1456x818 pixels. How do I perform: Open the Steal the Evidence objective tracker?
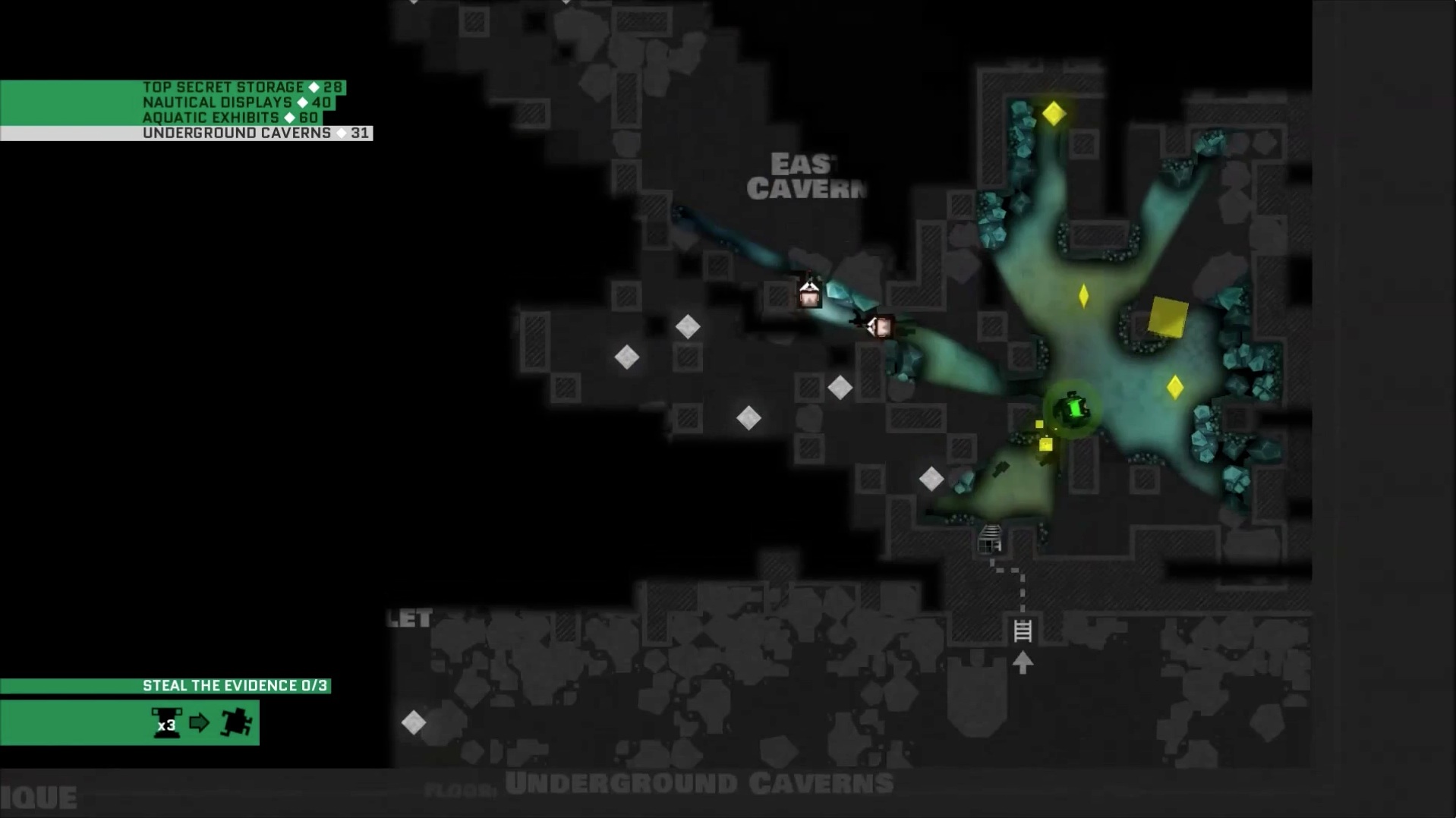235,686
